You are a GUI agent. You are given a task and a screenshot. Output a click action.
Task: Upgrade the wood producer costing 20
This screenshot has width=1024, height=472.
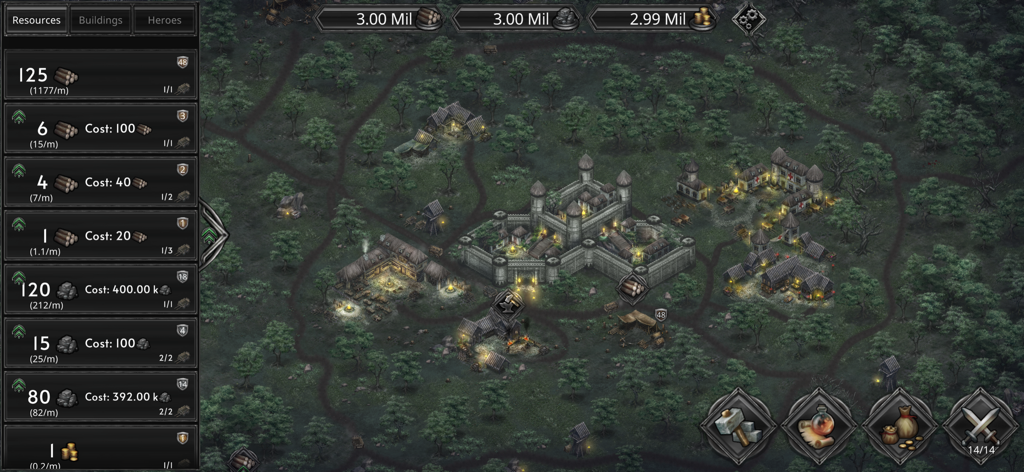coord(18,224)
